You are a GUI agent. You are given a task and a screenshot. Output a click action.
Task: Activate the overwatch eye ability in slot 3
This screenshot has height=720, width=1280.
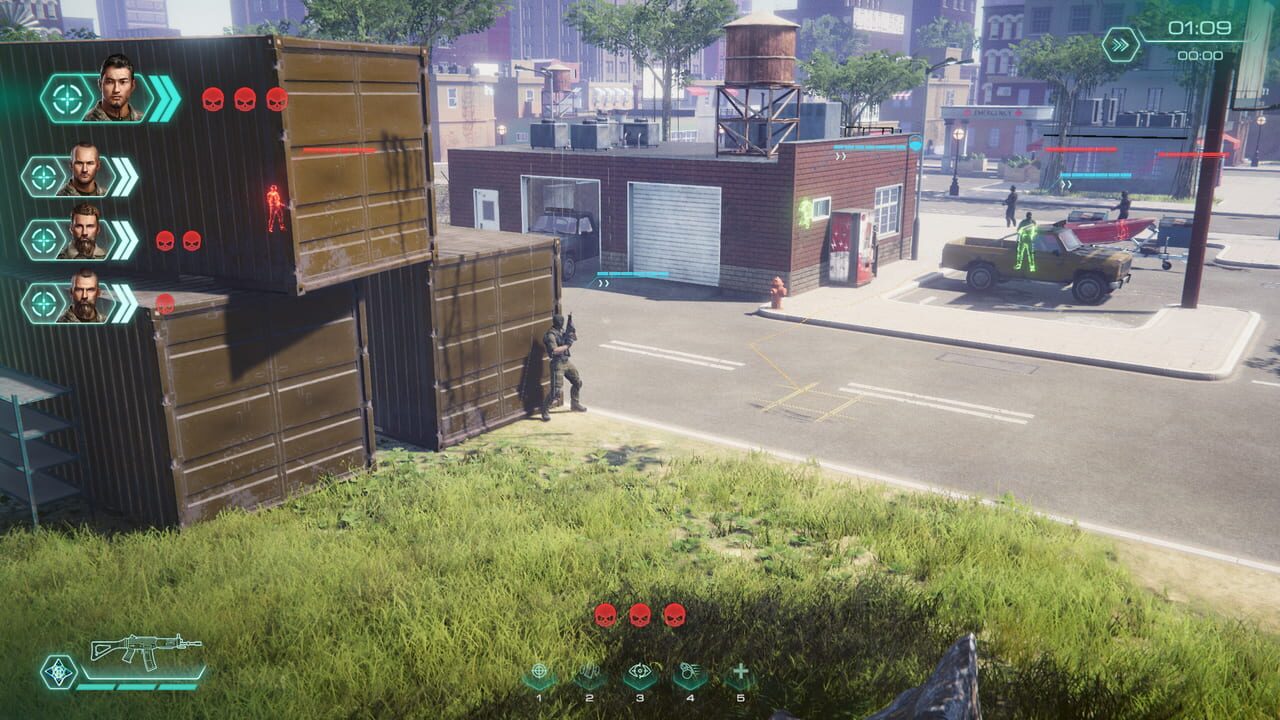(x=639, y=671)
